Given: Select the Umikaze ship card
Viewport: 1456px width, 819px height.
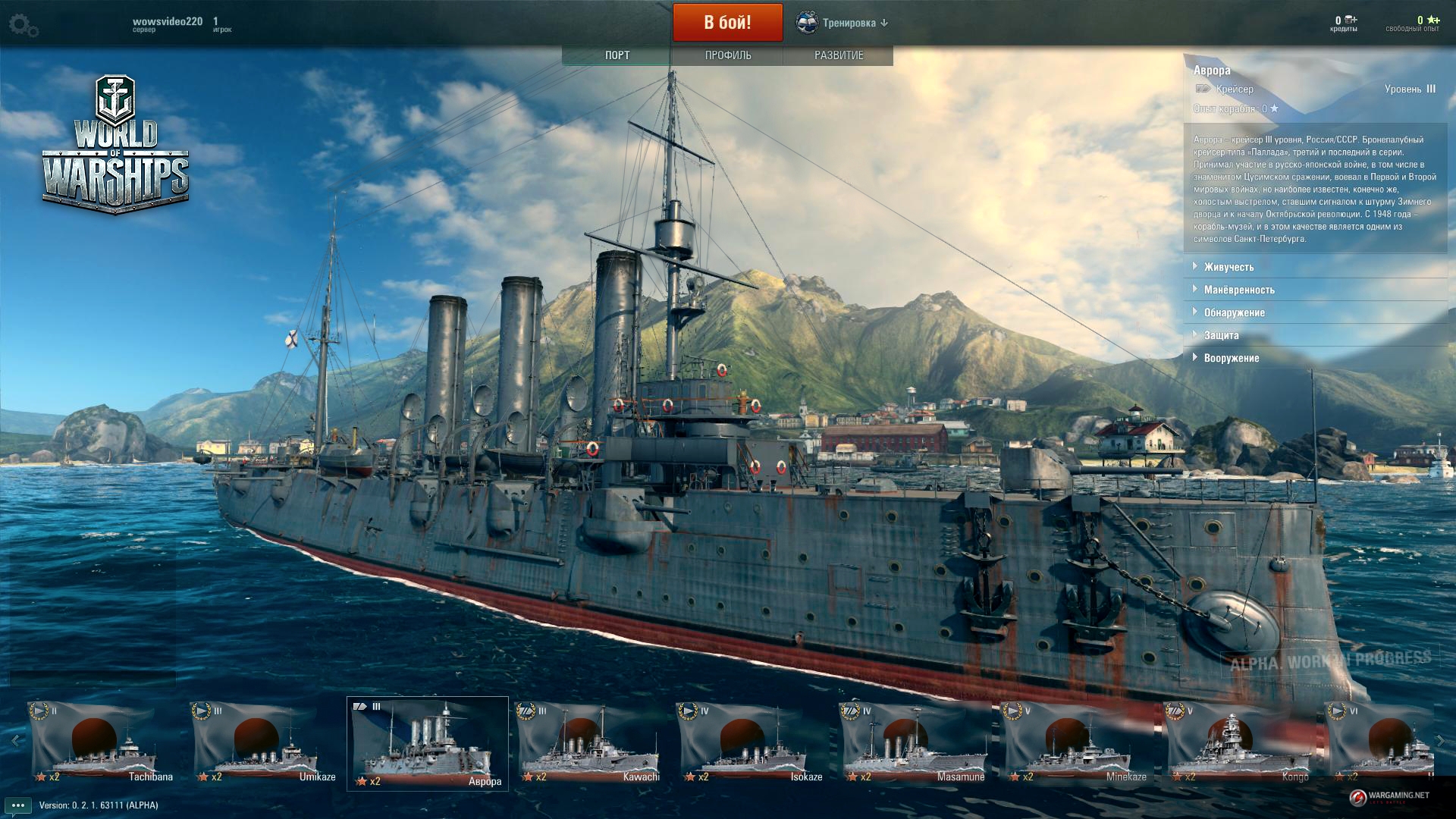Looking at the screenshot, I should [265, 743].
